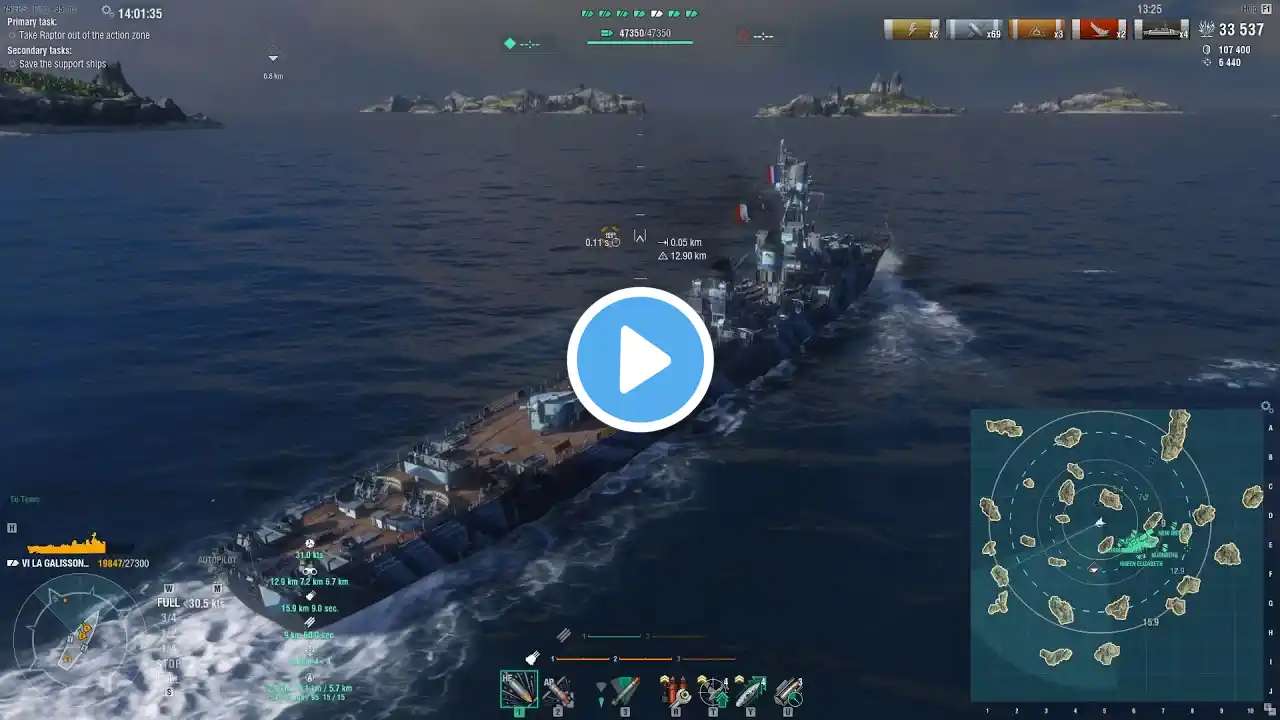Activate the Engine Boost consumable

[749, 690]
